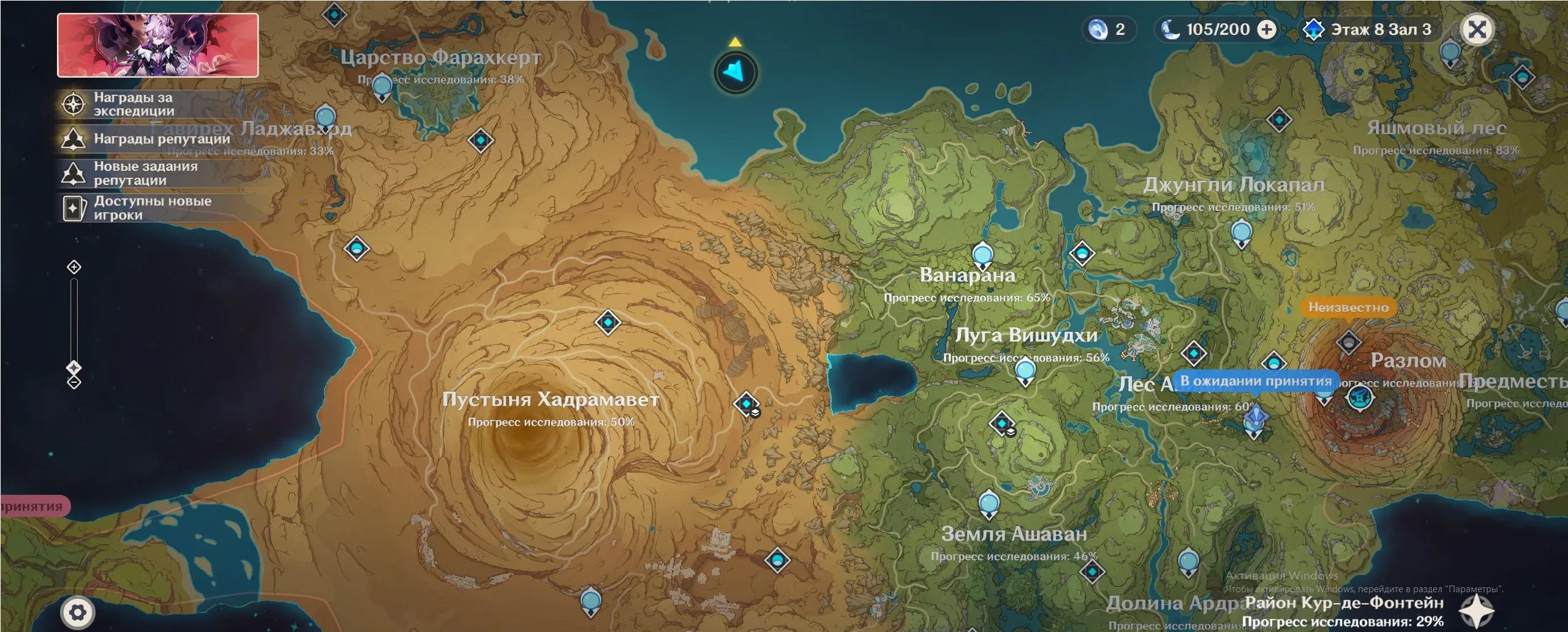The width and height of the screenshot is (1568, 632).
Task: Select the player location arrow marker
Action: 736,72
